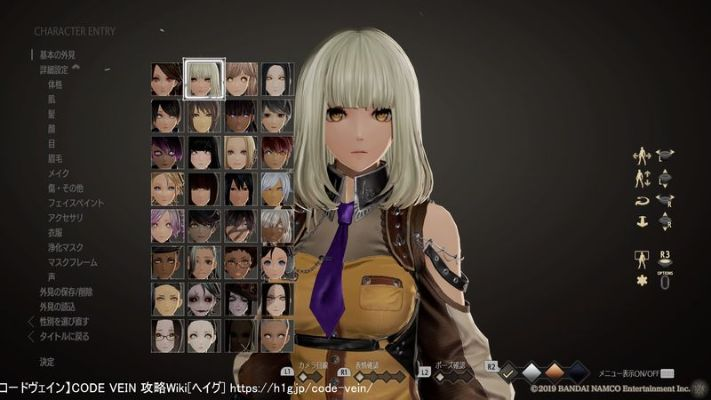Choose 性別を選び直す to reselect gender

(66, 322)
